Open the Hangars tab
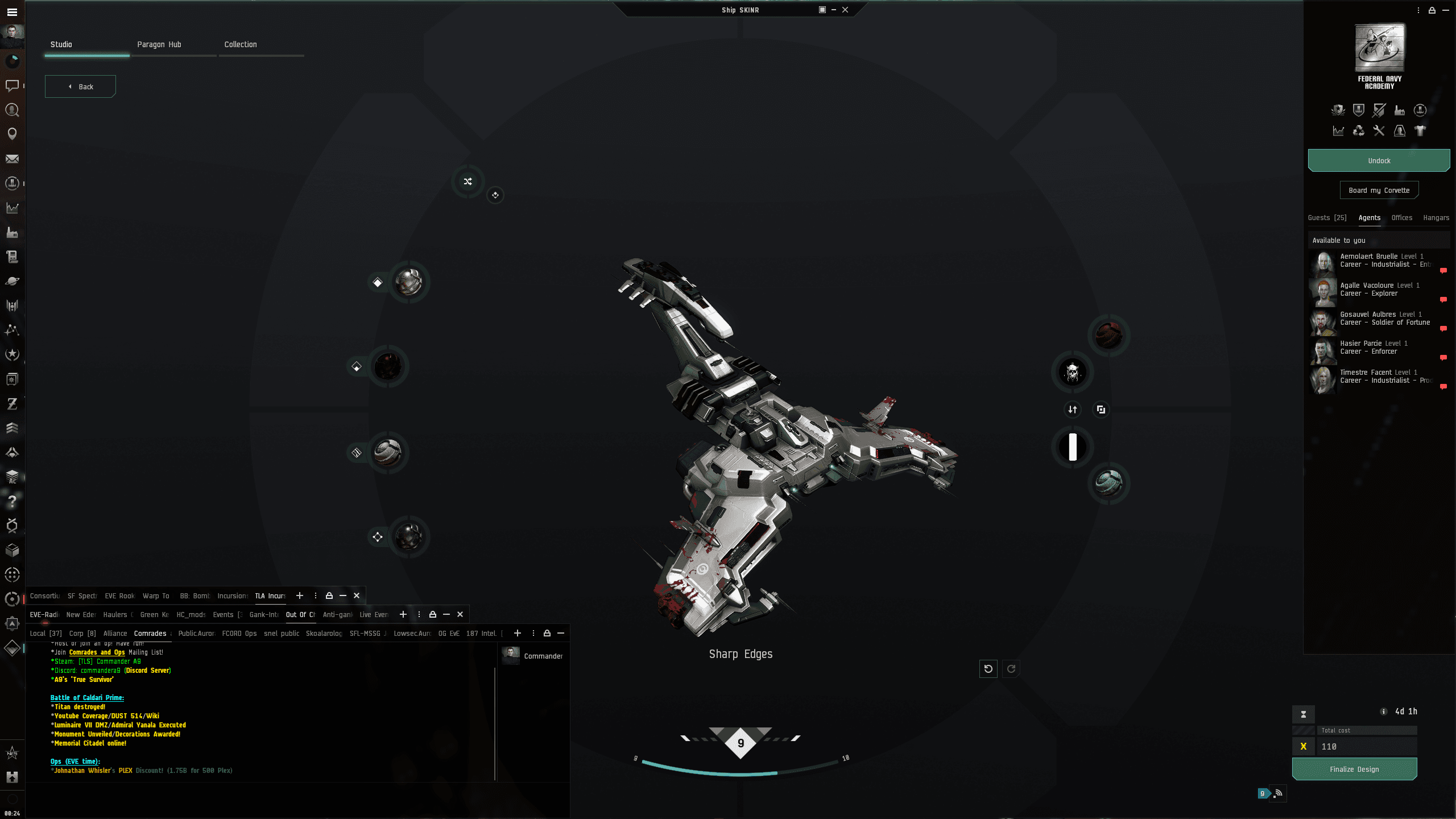Screen dimensions: 1456x819 click(x=1436, y=218)
